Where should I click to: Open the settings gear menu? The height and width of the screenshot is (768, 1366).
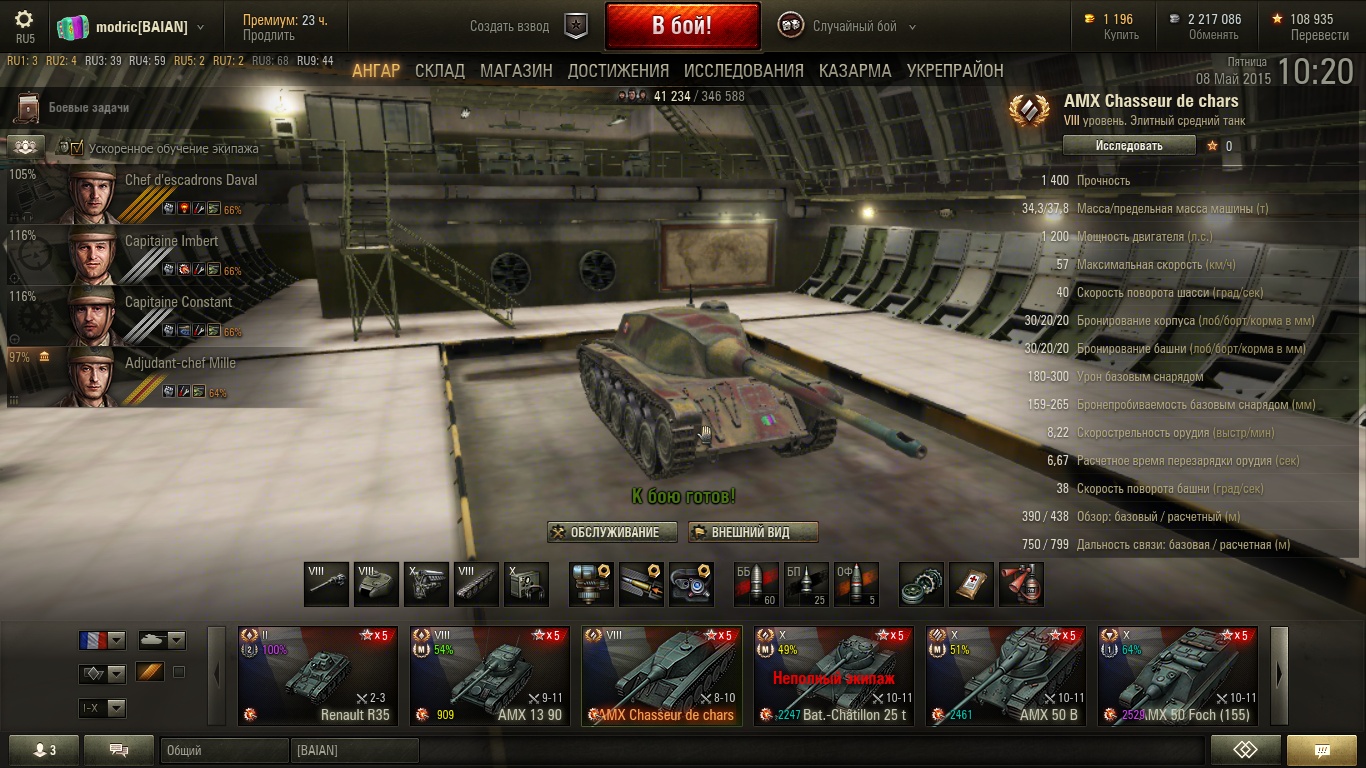pos(25,20)
